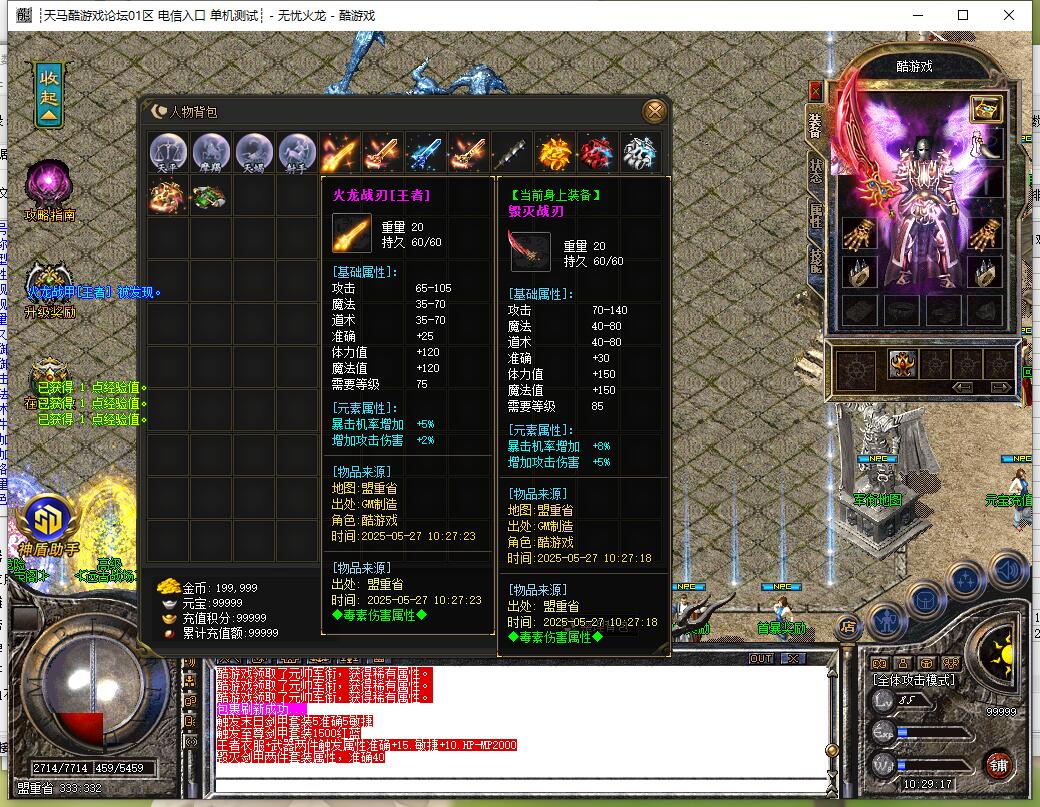The width and height of the screenshot is (1040, 807).
Task: Select the white dragon armor item
Action: (640, 153)
